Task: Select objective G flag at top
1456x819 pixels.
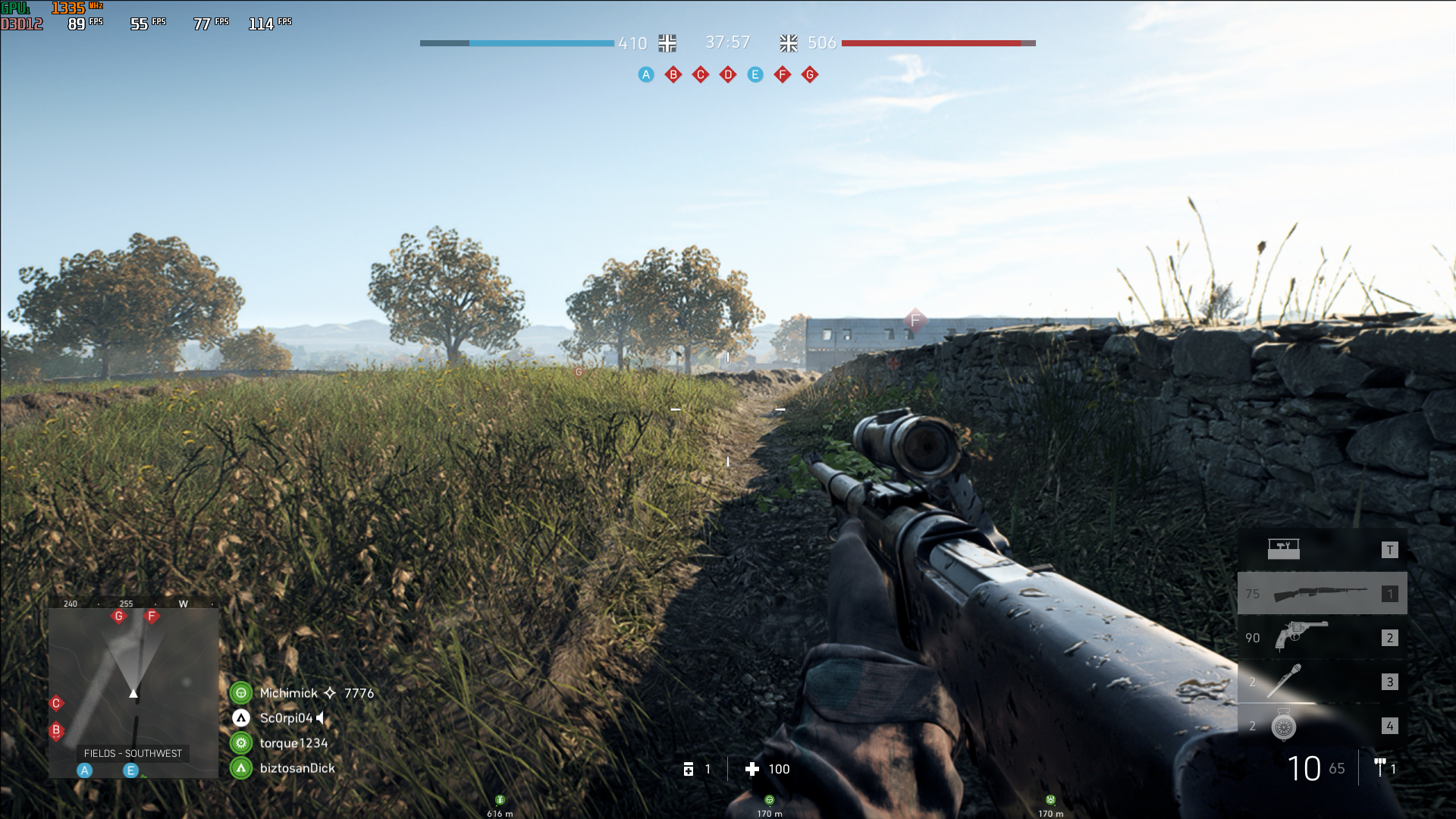Action: (810, 74)
